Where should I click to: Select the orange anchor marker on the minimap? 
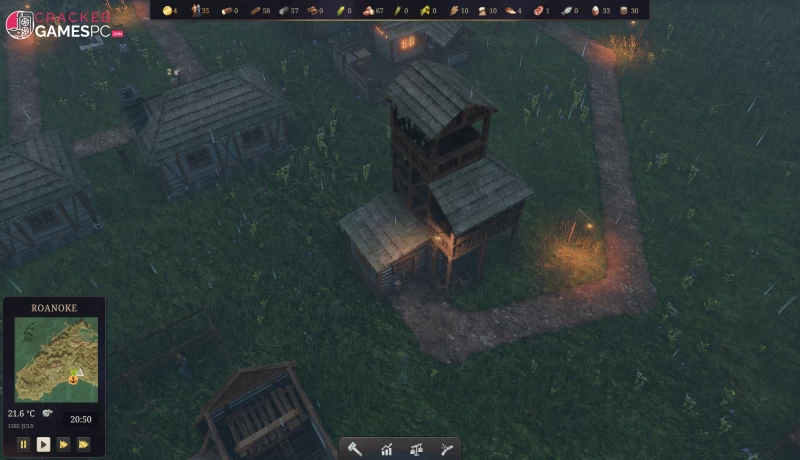point(73,379)
